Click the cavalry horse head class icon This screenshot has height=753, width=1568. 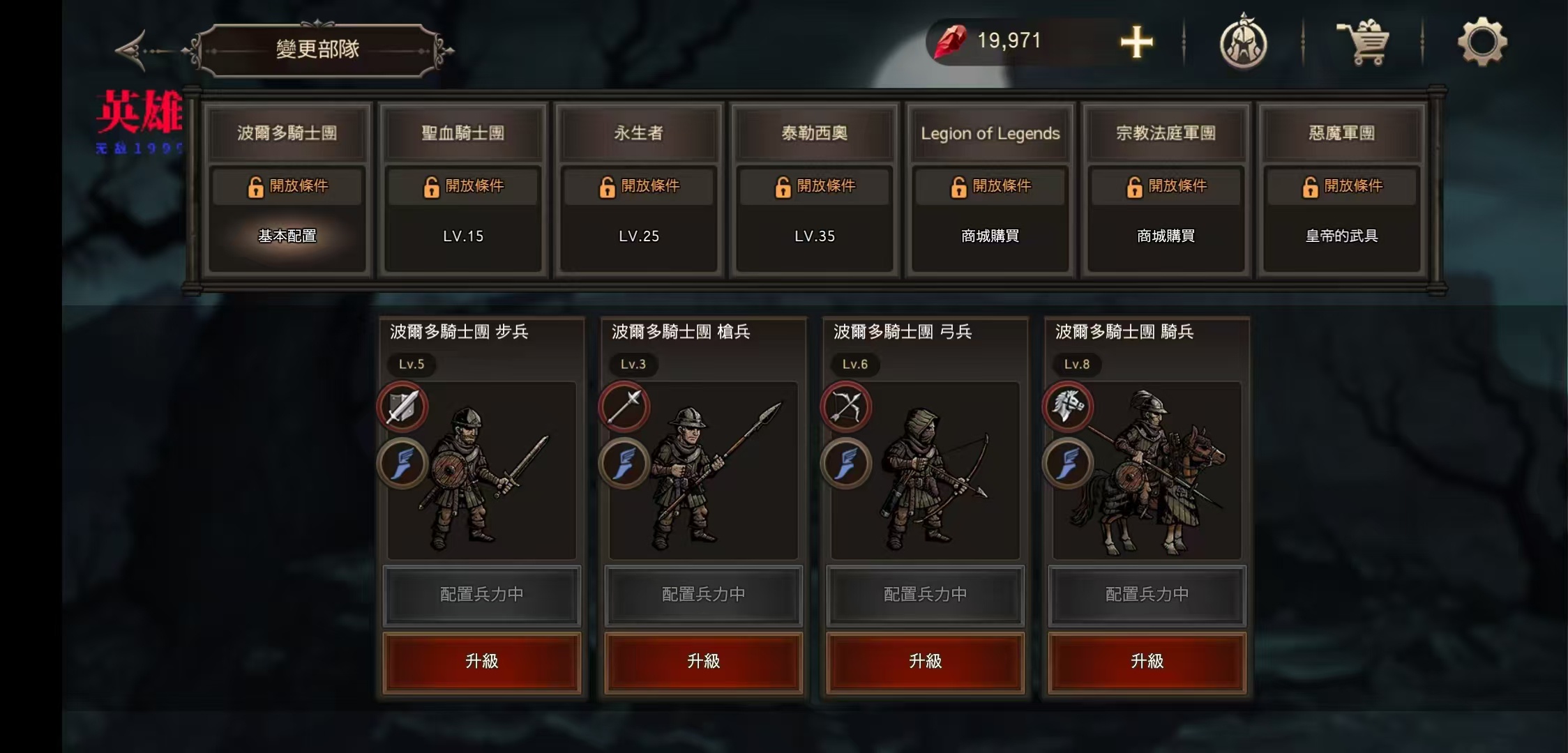[1068, 406]
